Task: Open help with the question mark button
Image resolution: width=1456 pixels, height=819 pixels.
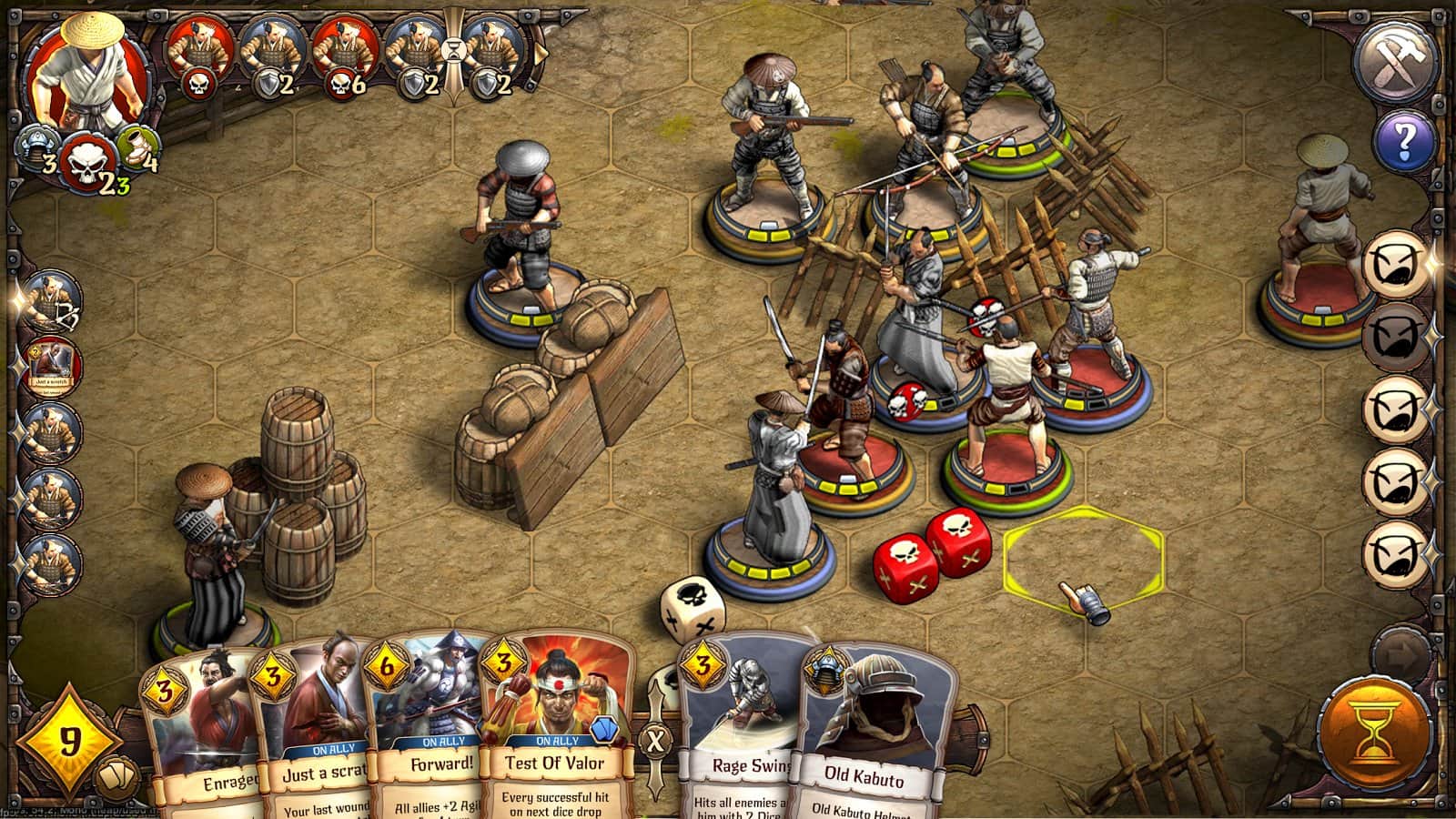Action: coord(1404,141)
